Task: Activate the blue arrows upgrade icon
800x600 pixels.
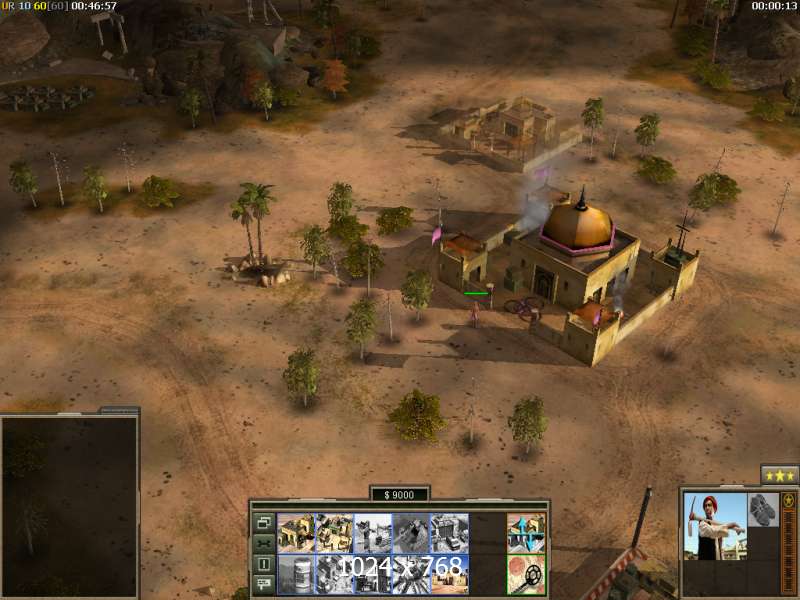Action: [526, 533]
